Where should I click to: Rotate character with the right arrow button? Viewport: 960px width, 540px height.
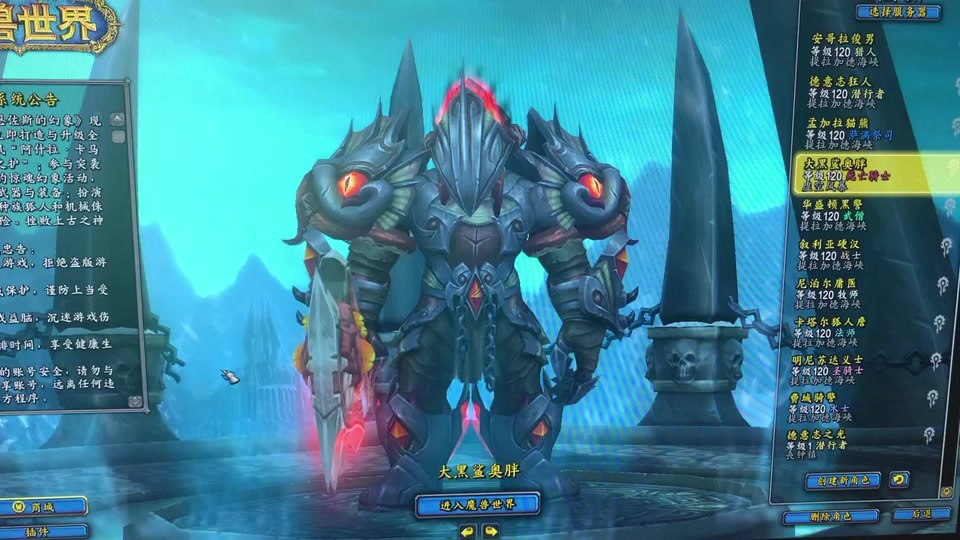(x=491, y=531)
